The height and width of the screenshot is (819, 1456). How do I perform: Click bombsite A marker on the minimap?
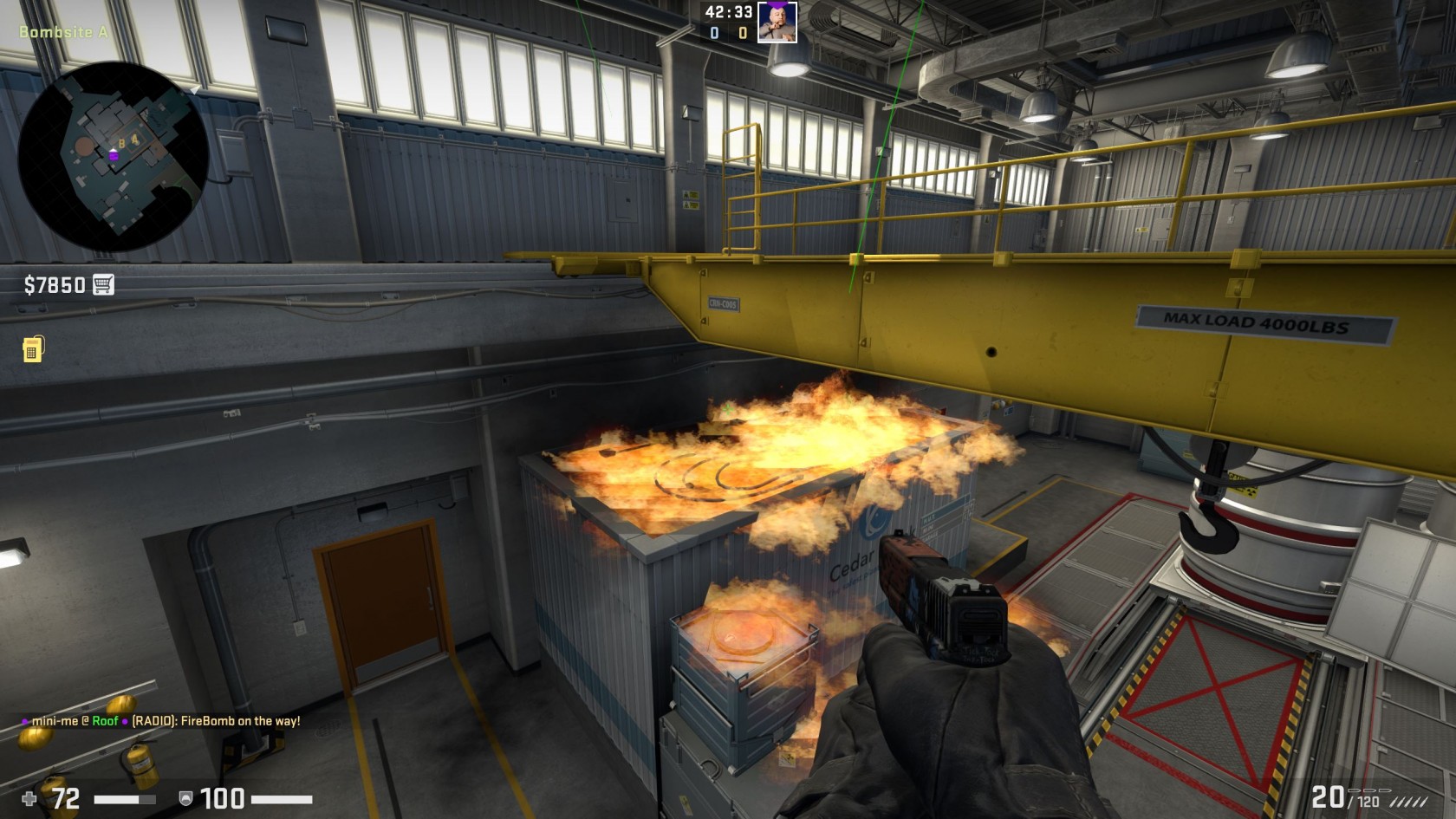pyautogui.click(x=135, y=140)
